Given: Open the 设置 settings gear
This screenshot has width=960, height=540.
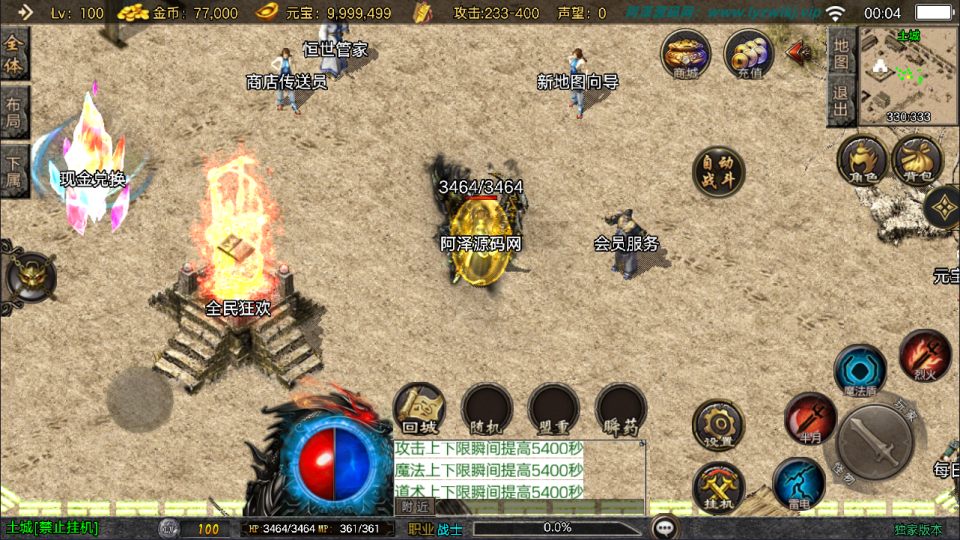Looking at the screenshot, I should [718, 425].
